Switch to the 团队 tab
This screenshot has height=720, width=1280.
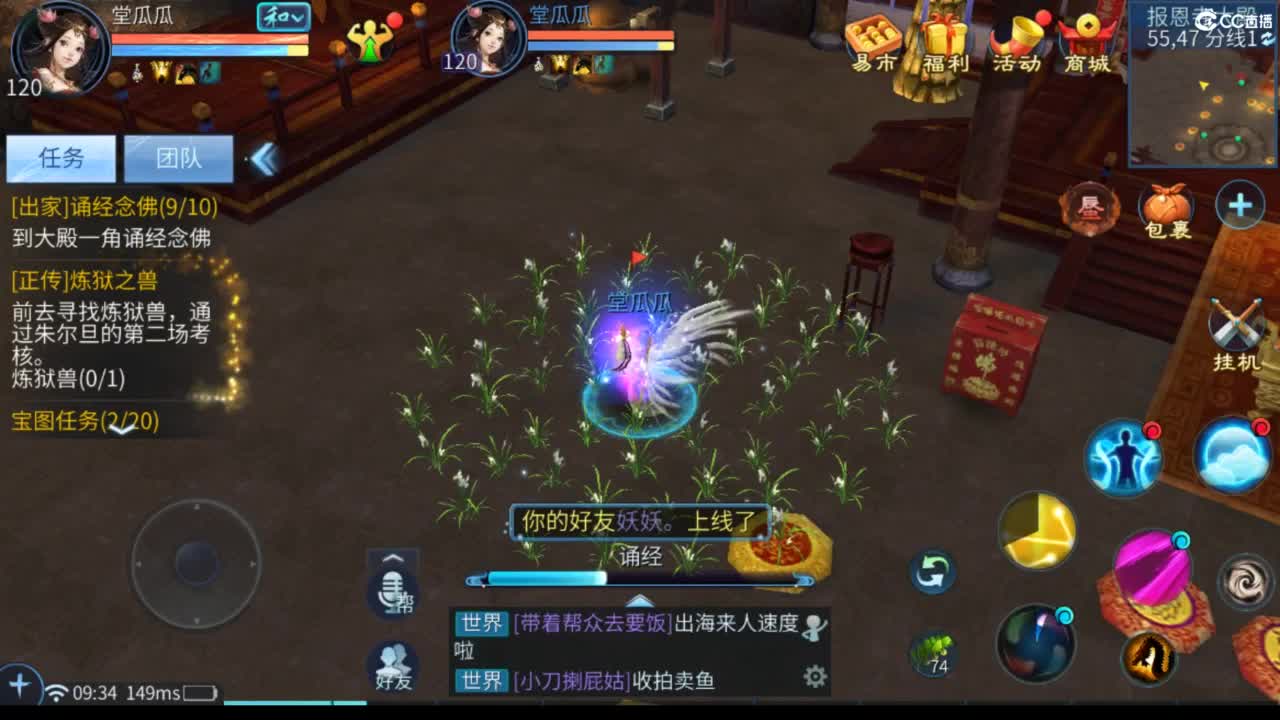(x=180, y=158)
